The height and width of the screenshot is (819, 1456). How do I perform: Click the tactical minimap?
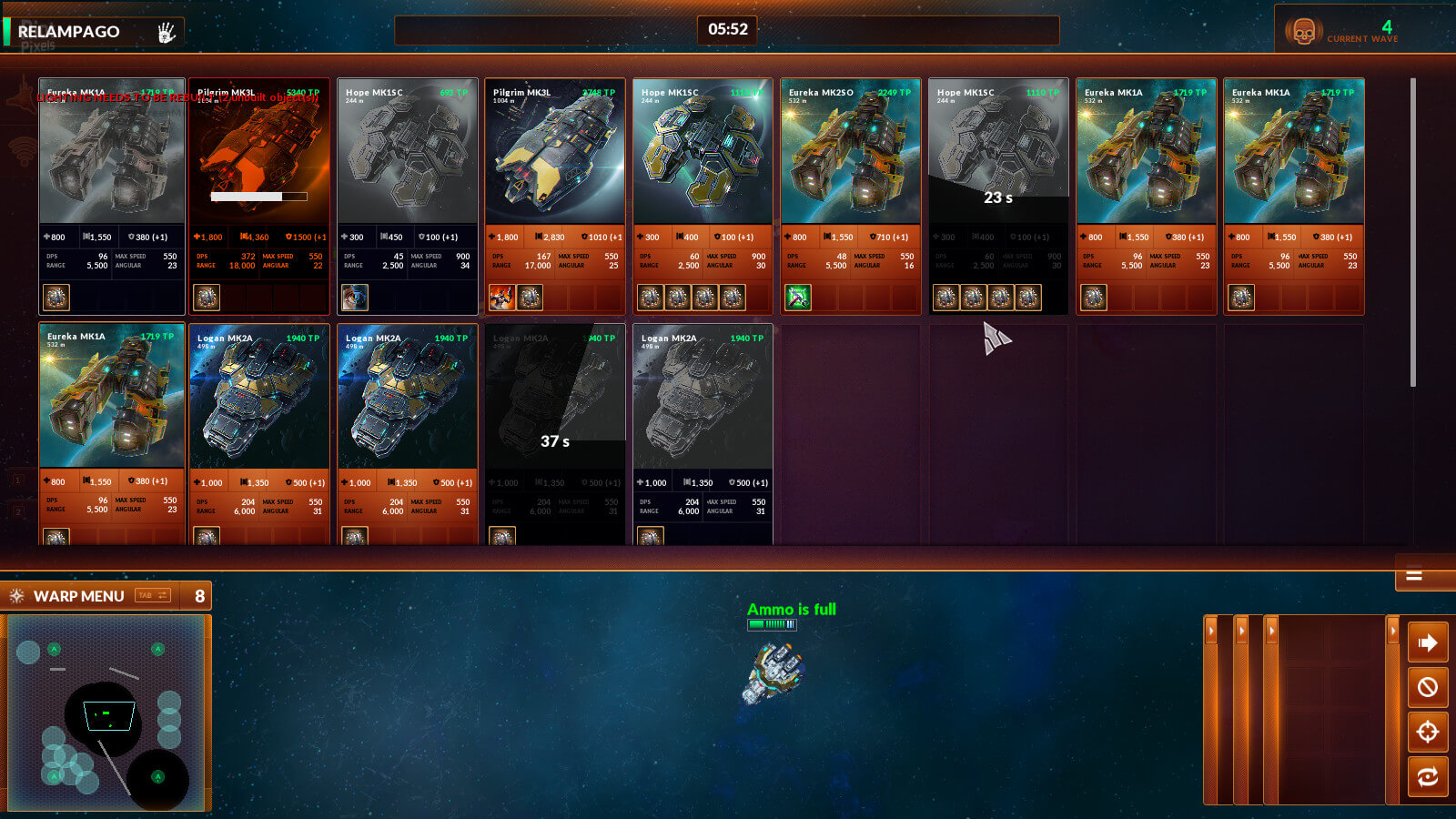click(x=106, y=713)
